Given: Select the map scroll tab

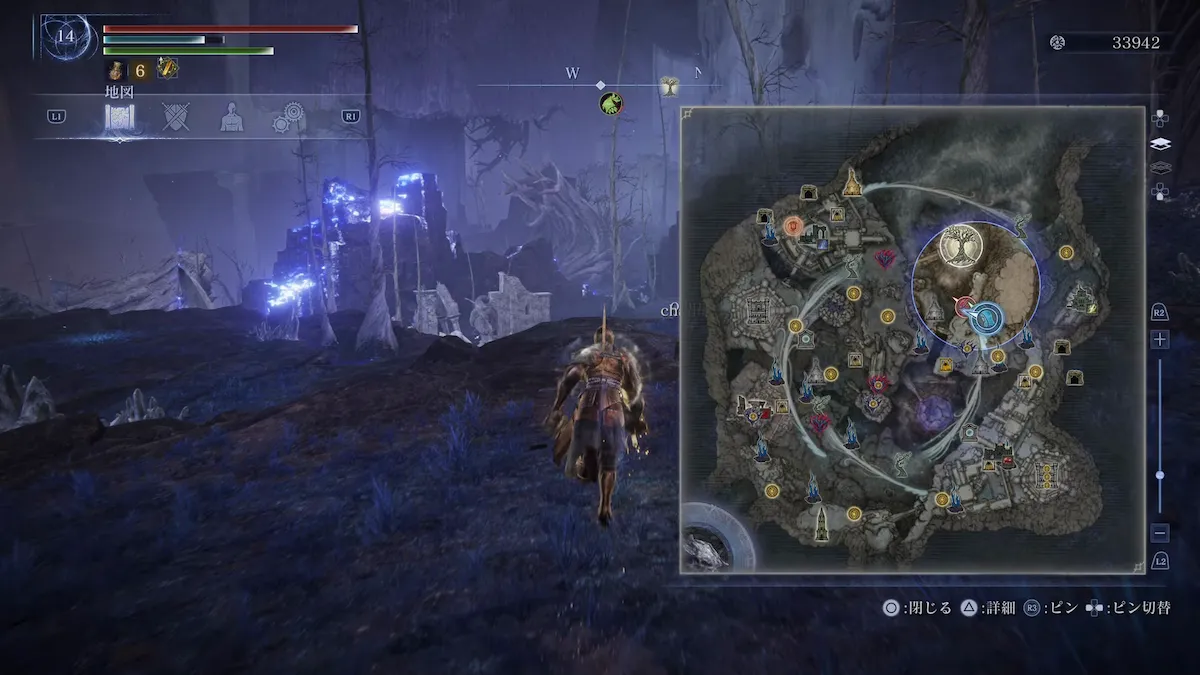Looking at the screenshot, I should coord(120,118).
